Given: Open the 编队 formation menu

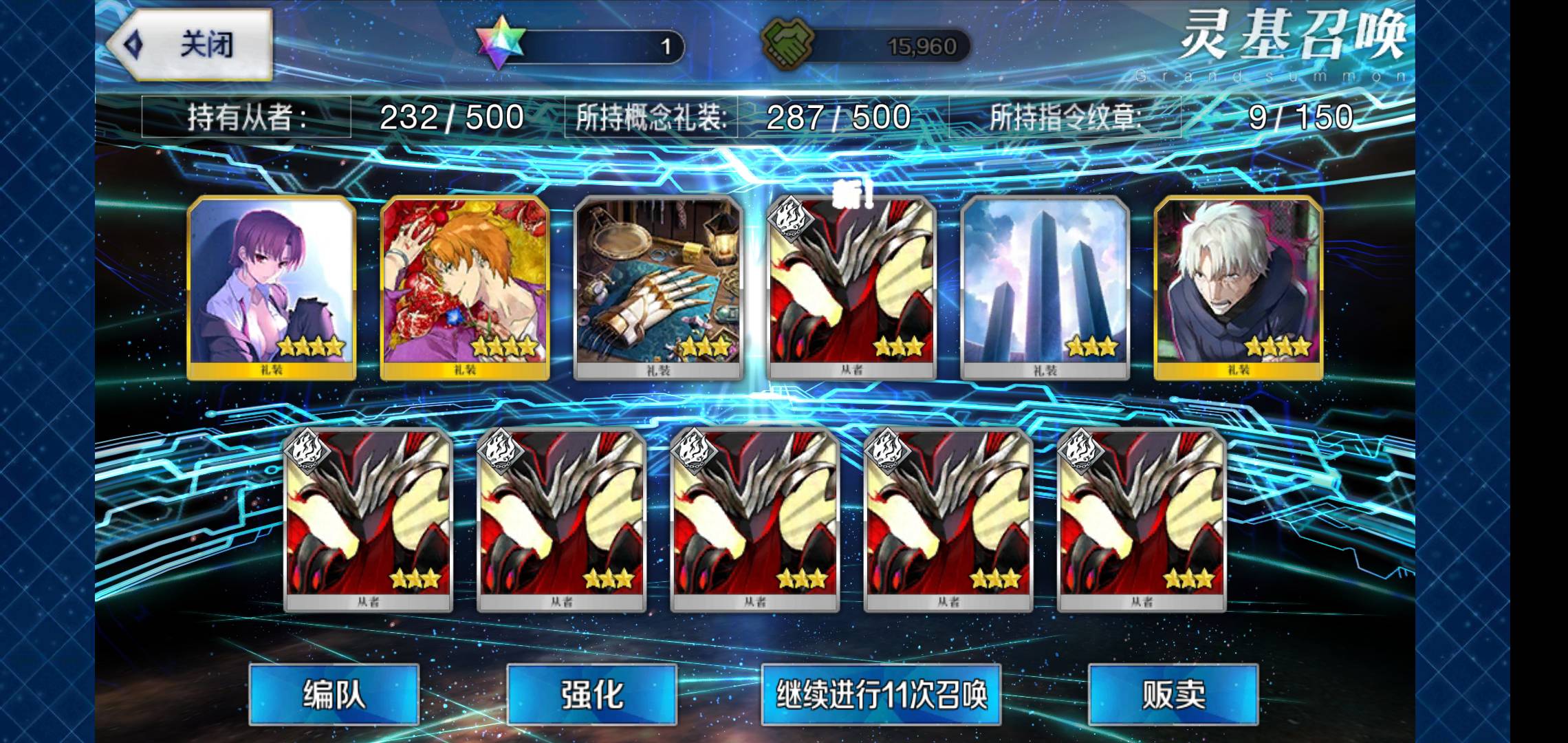Looking at the screenshot, I should click(334, 694).
